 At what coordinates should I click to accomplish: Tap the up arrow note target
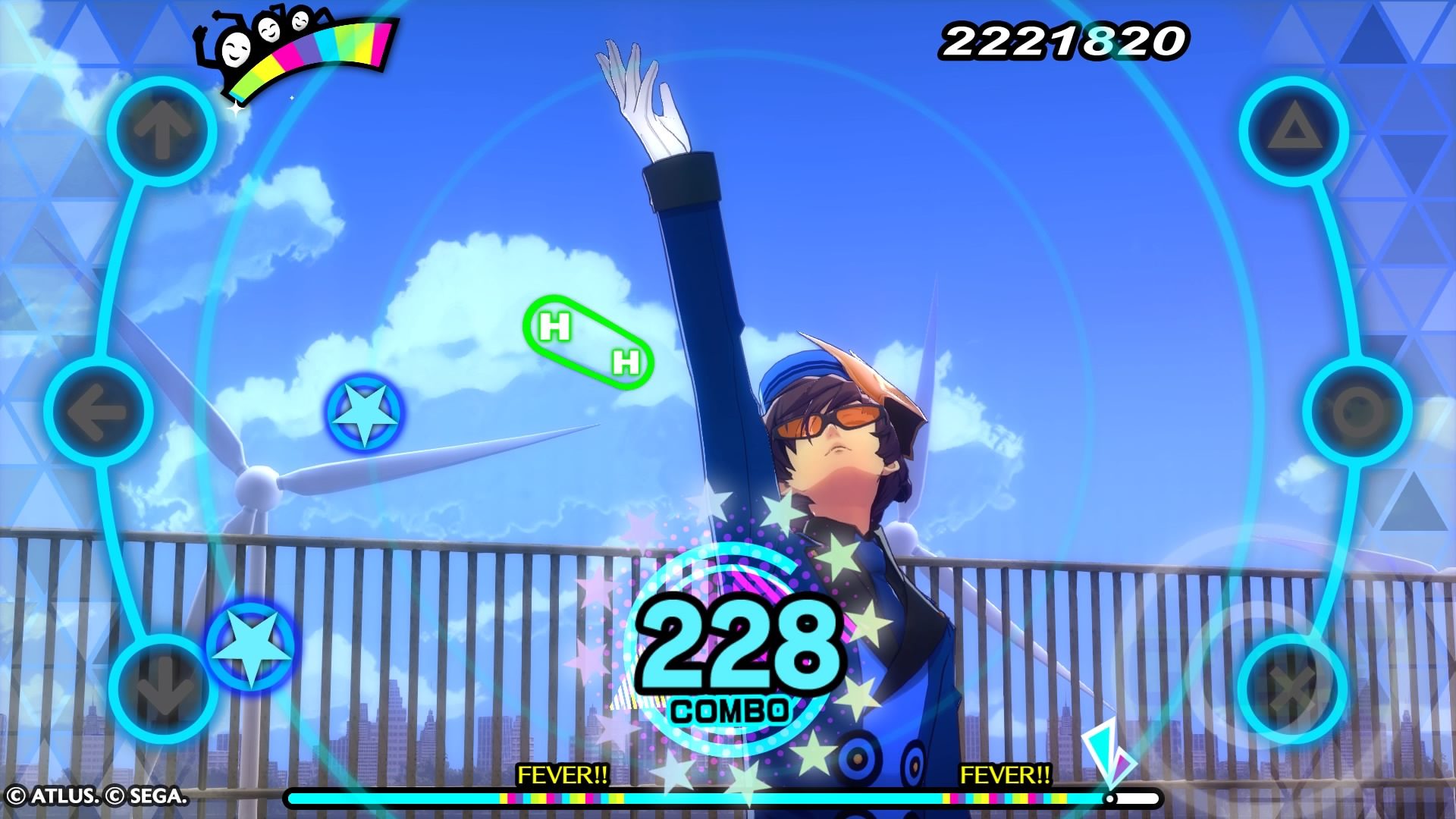(162, 132)
